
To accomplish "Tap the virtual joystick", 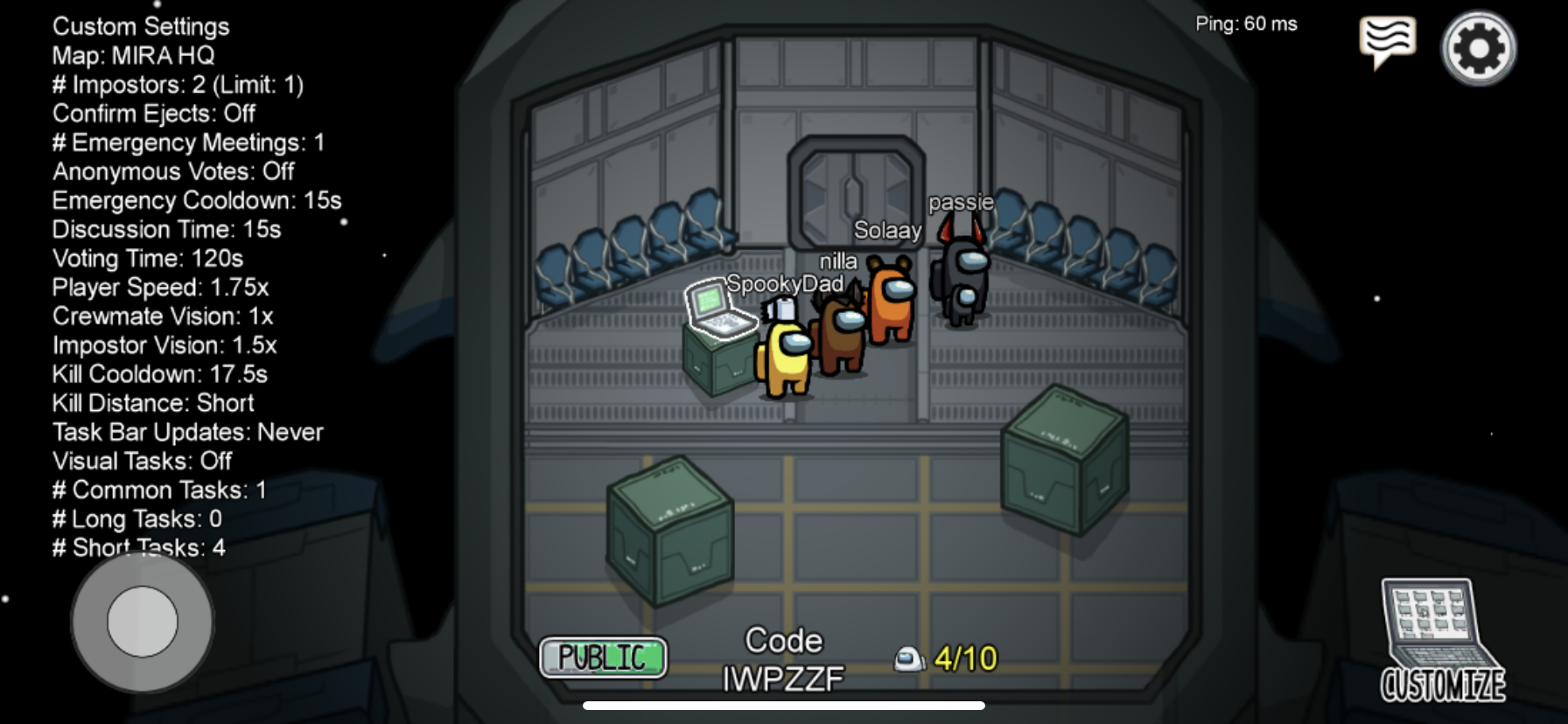I will click(143, 622).
